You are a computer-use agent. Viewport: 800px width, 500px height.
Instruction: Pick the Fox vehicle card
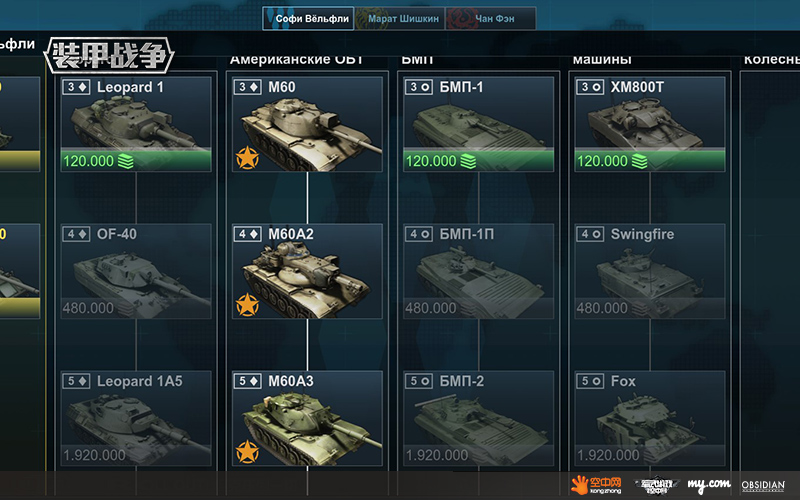pyautogui.click(x=649, y=418)
